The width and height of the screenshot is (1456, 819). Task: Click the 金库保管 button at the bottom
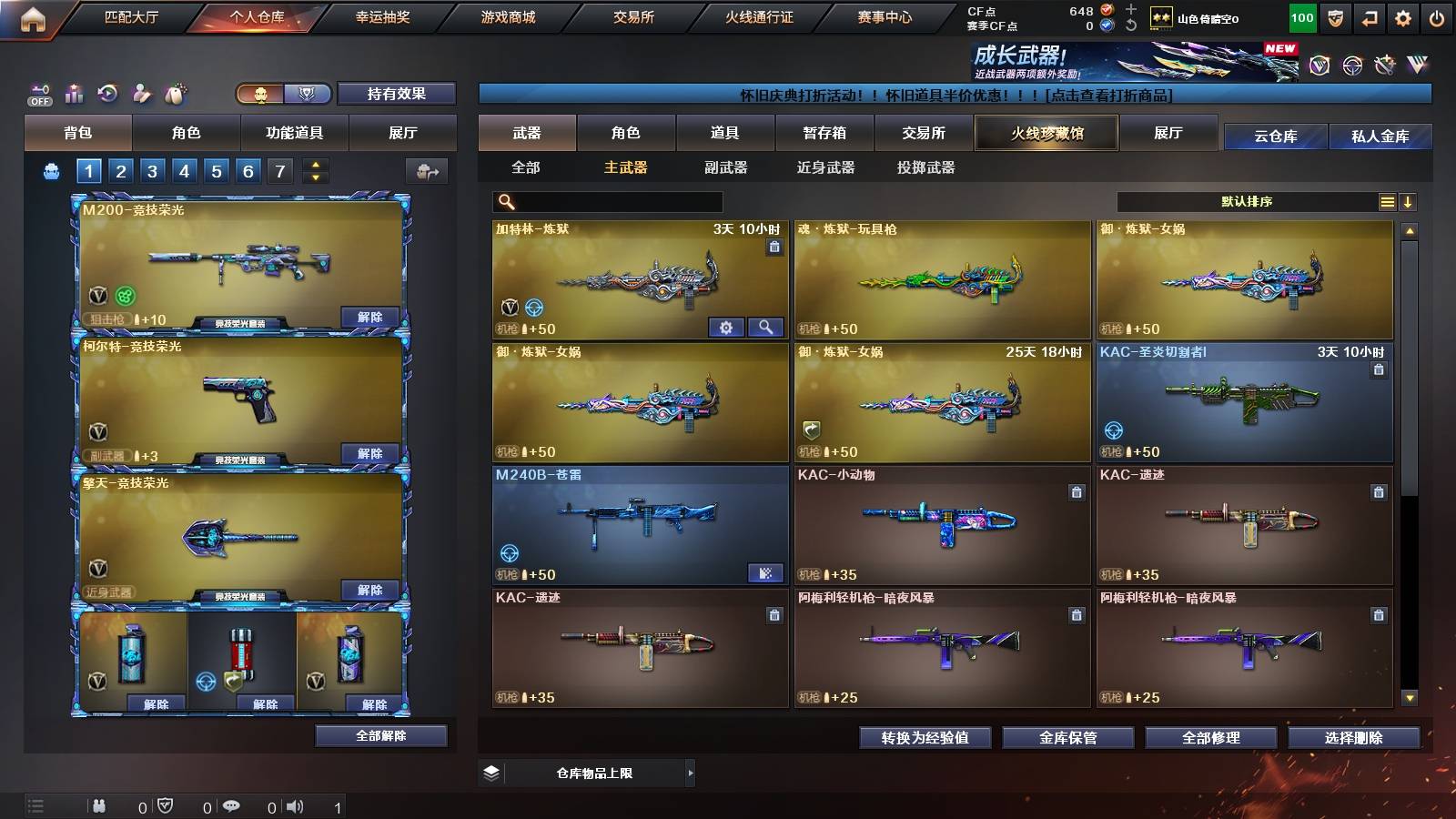point(1067,738)
